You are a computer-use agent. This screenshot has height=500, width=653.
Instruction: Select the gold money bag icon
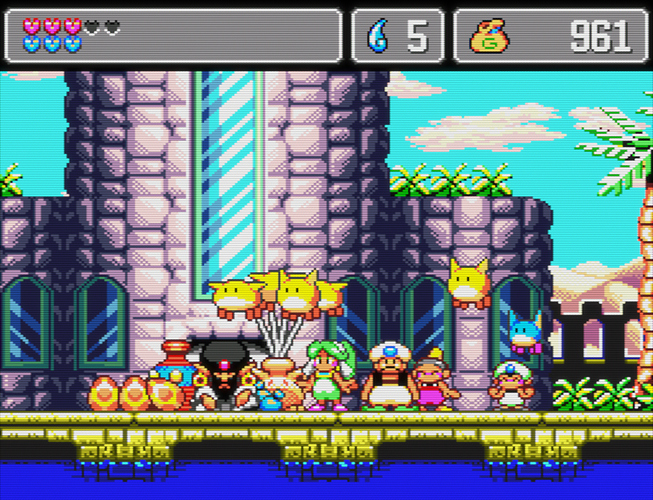489,37
